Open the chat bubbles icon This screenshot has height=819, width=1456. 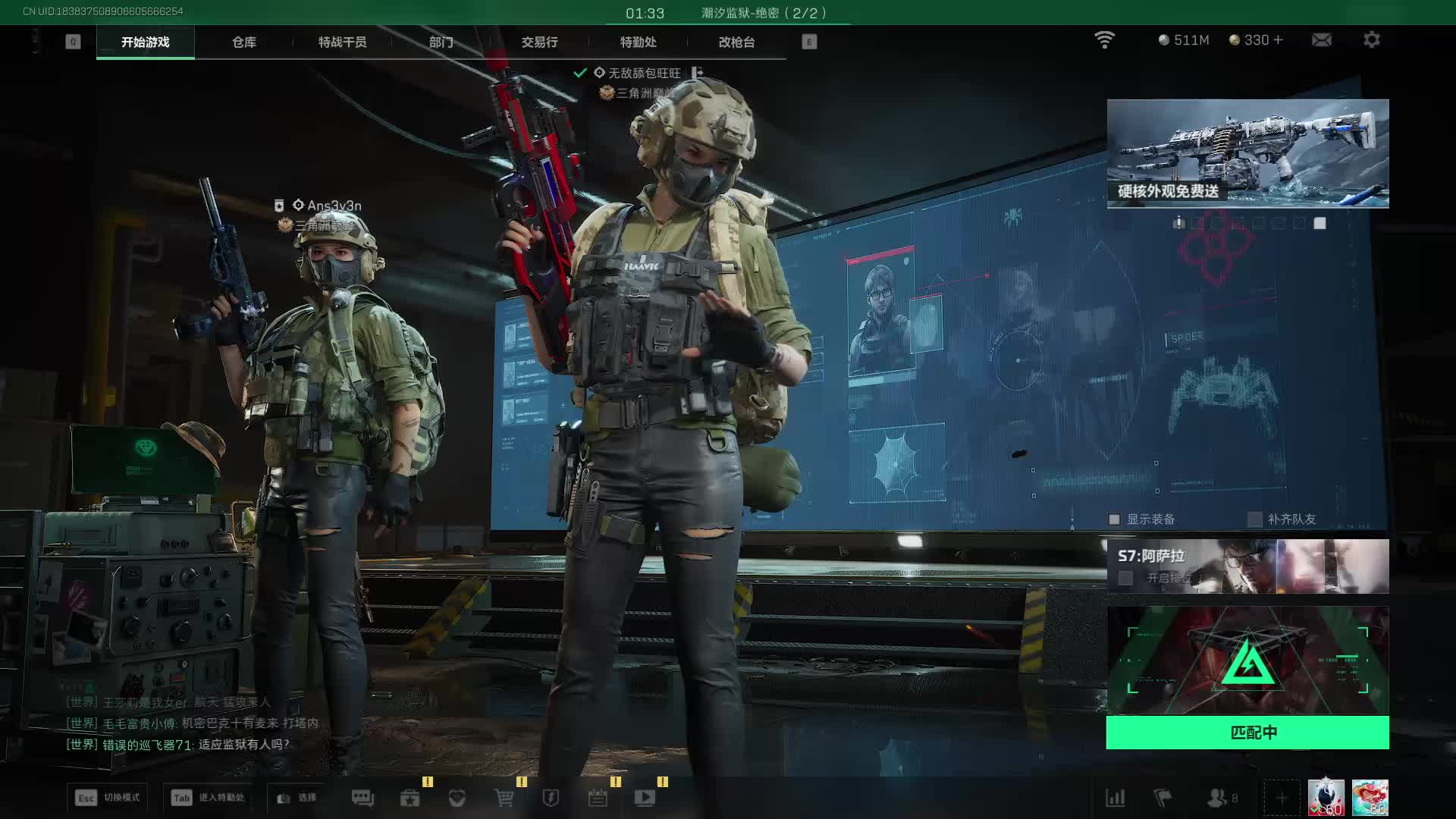[362, 798]
